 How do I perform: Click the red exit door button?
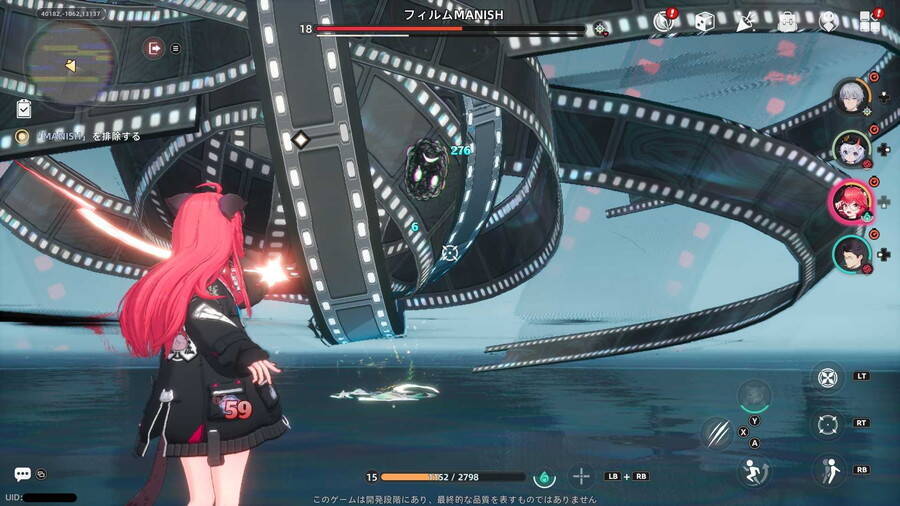(x=154, y=47)
